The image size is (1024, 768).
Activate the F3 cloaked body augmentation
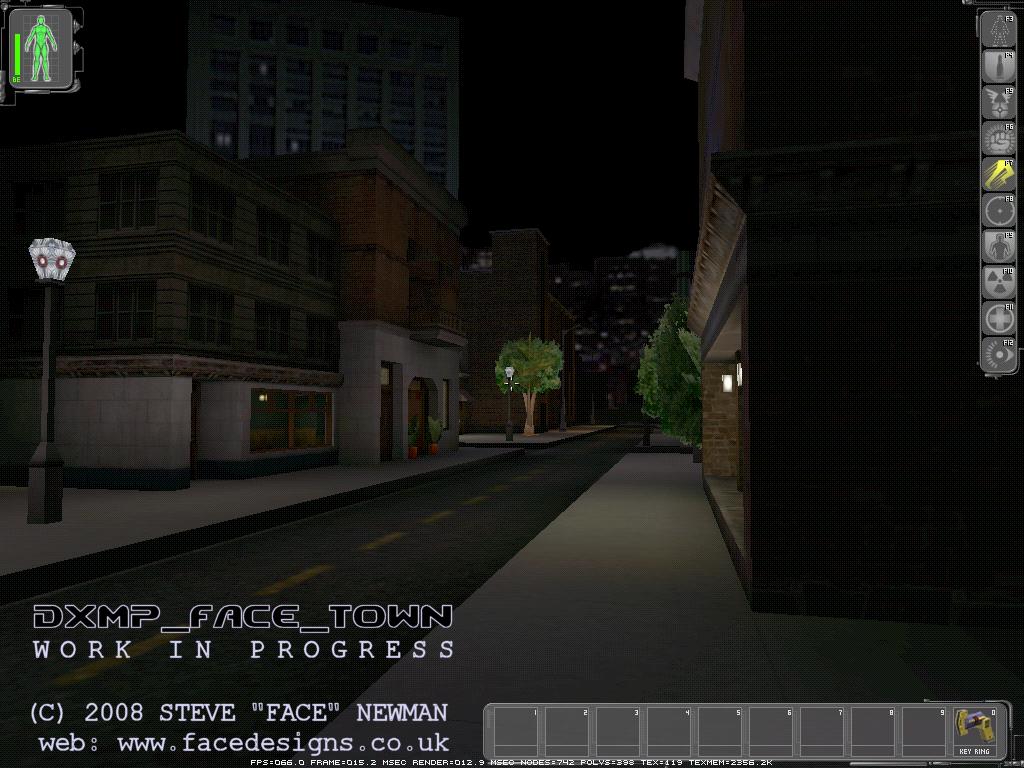997,30
